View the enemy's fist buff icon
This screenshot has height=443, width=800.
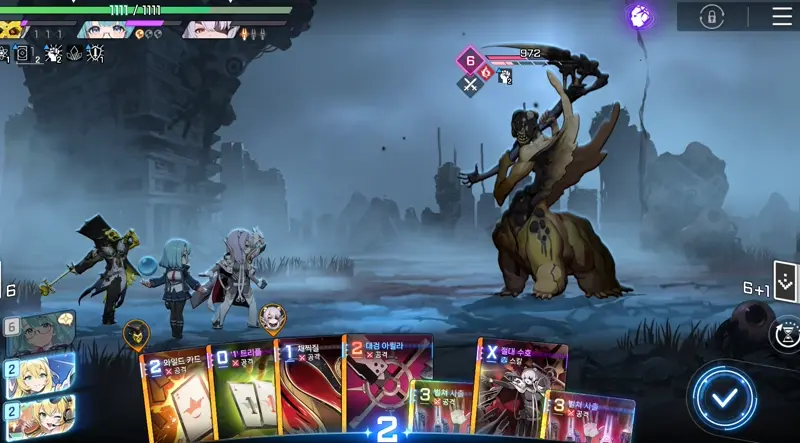[505, 77]
